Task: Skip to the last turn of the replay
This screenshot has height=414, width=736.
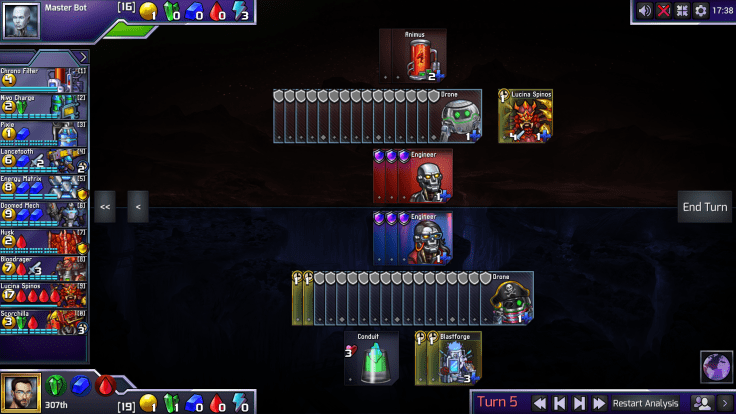Action: [599, 403]
